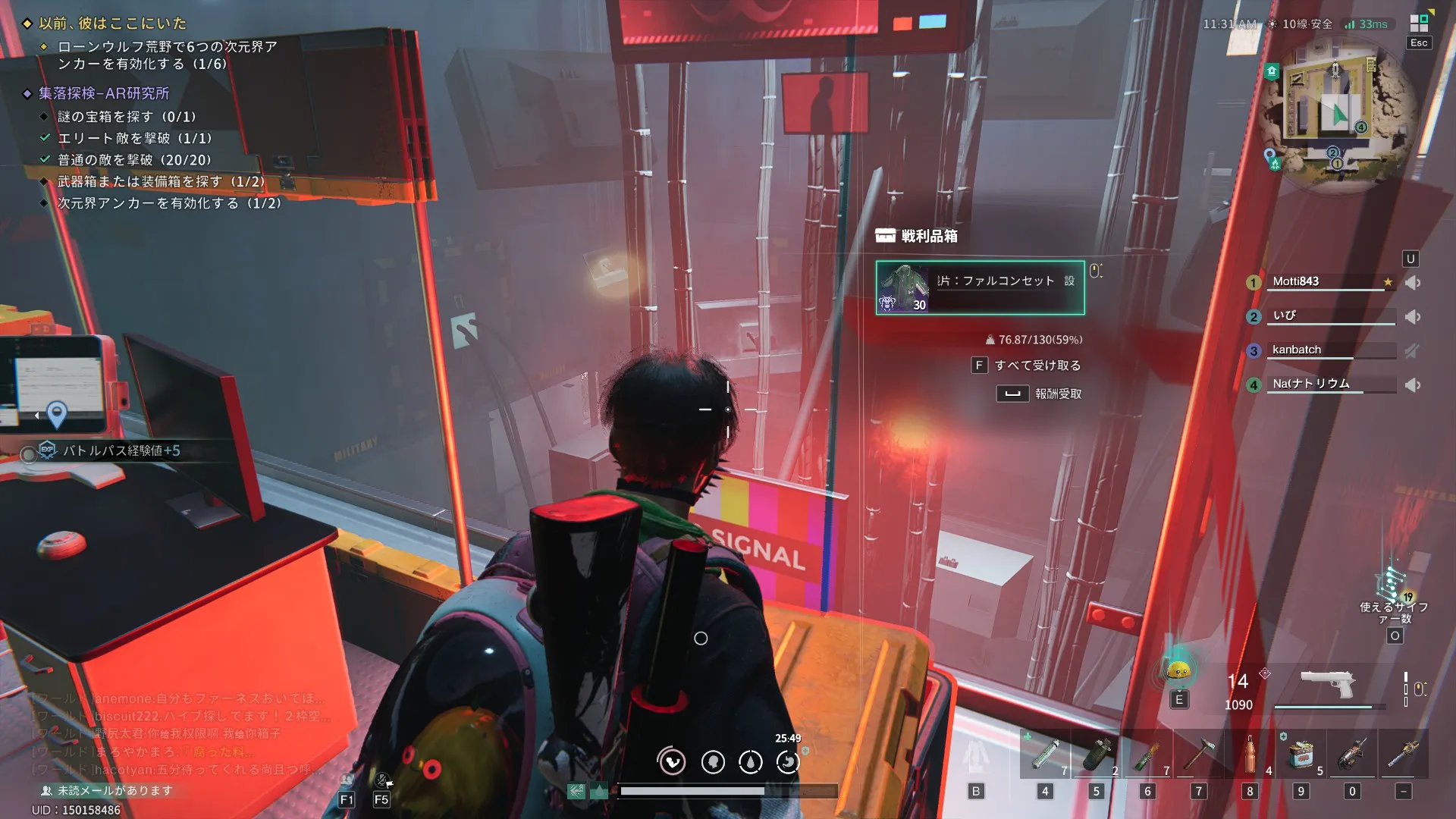
Task: Select the molotov bottle hotbar slot
Action: coord(1147,754)
